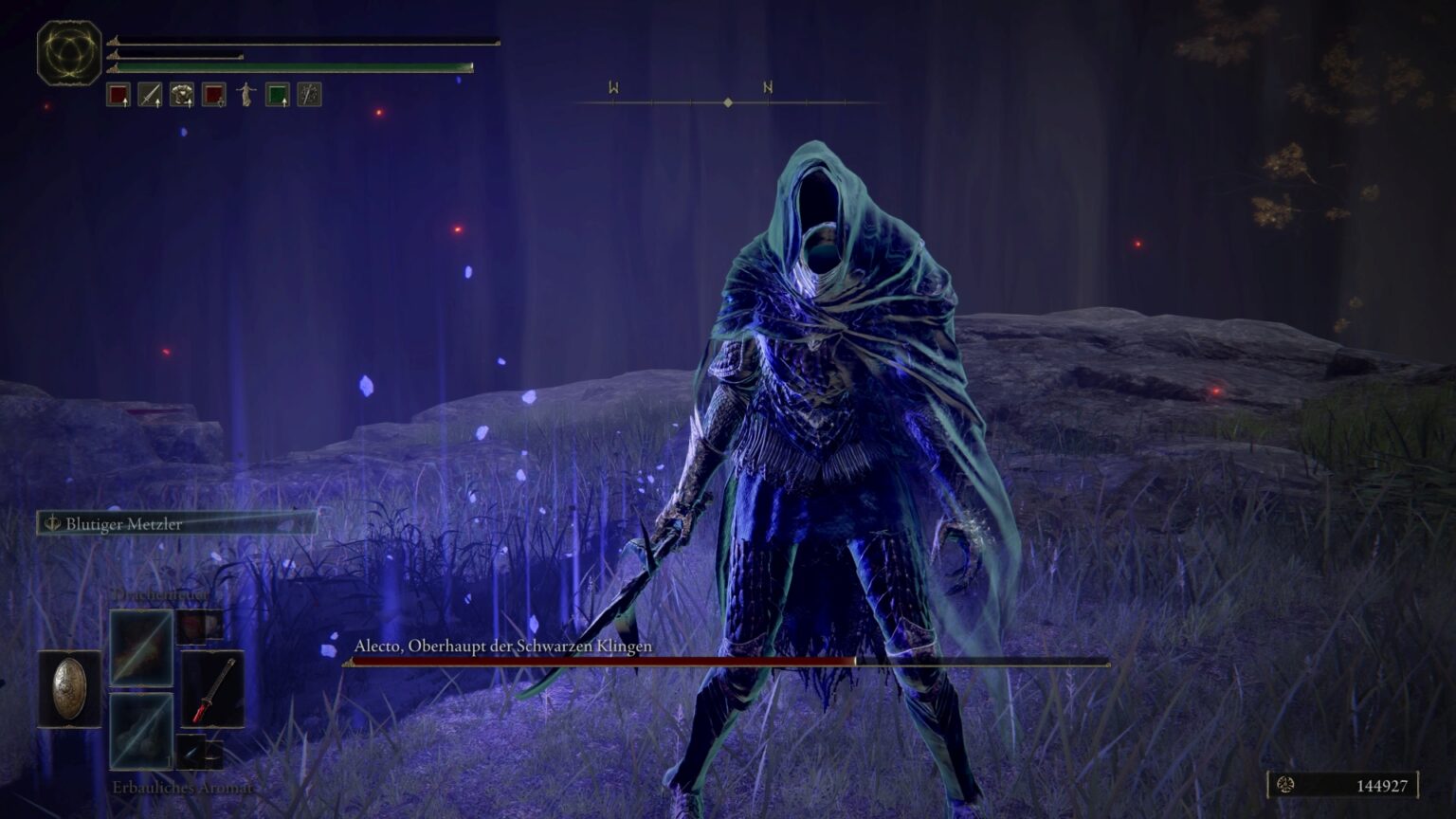Click the compass bar diamond marker

728,102
